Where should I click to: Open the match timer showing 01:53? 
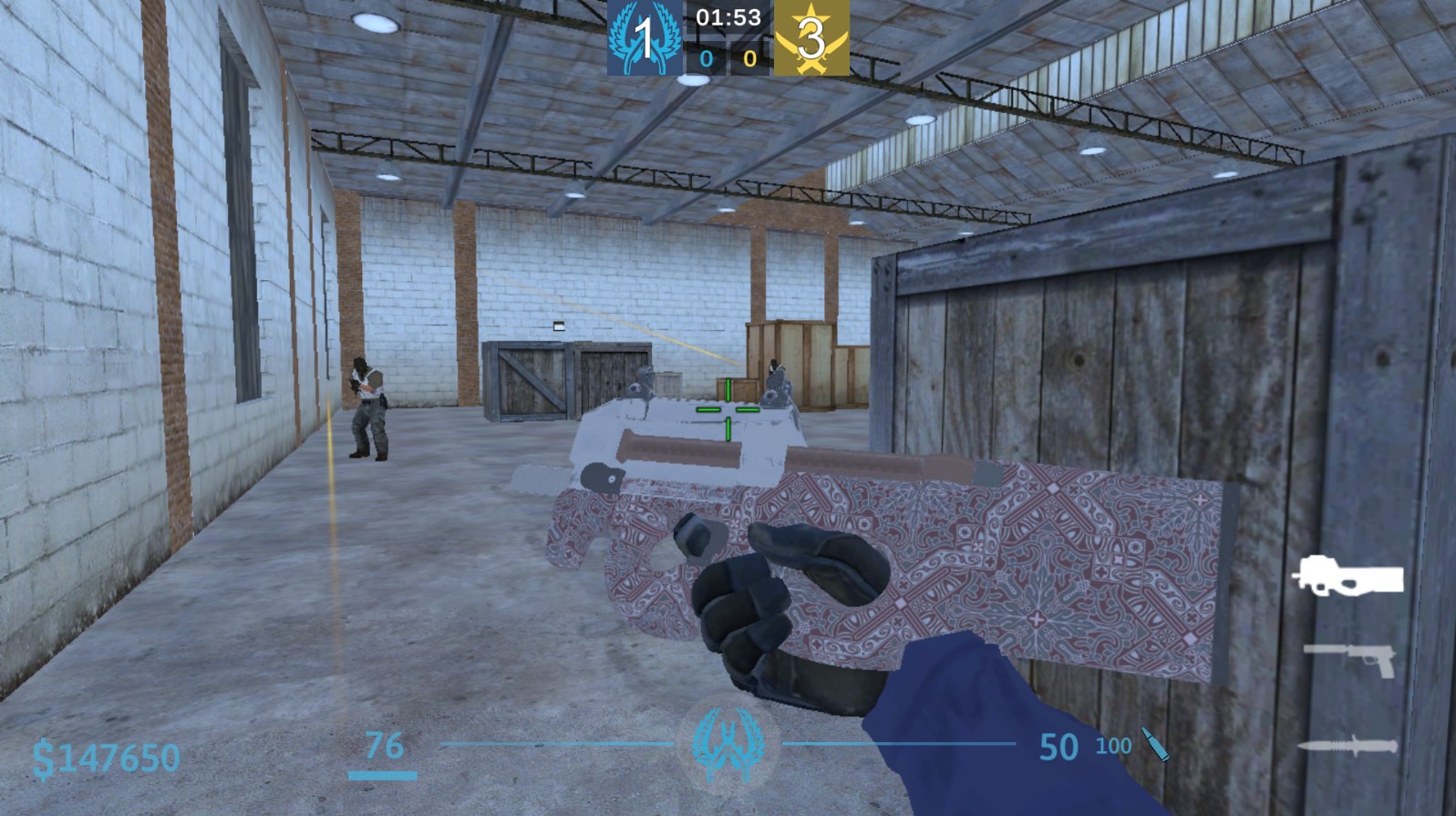(x=728, y=15)
